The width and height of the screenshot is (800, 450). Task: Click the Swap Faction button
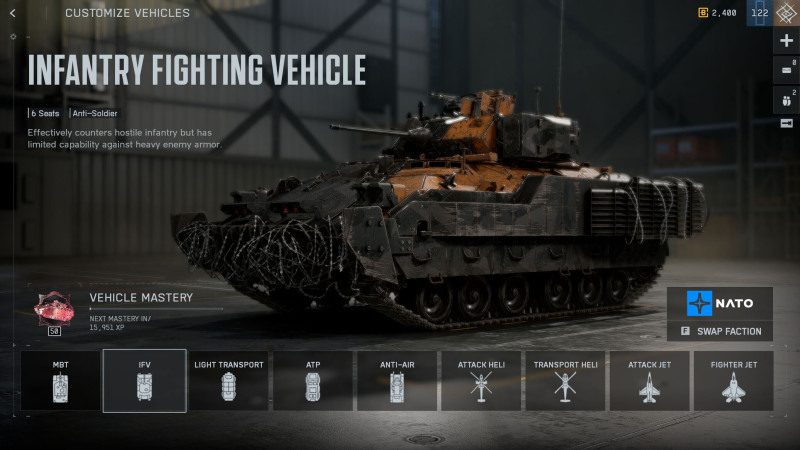pyautogui.click(x=720, y=331)
